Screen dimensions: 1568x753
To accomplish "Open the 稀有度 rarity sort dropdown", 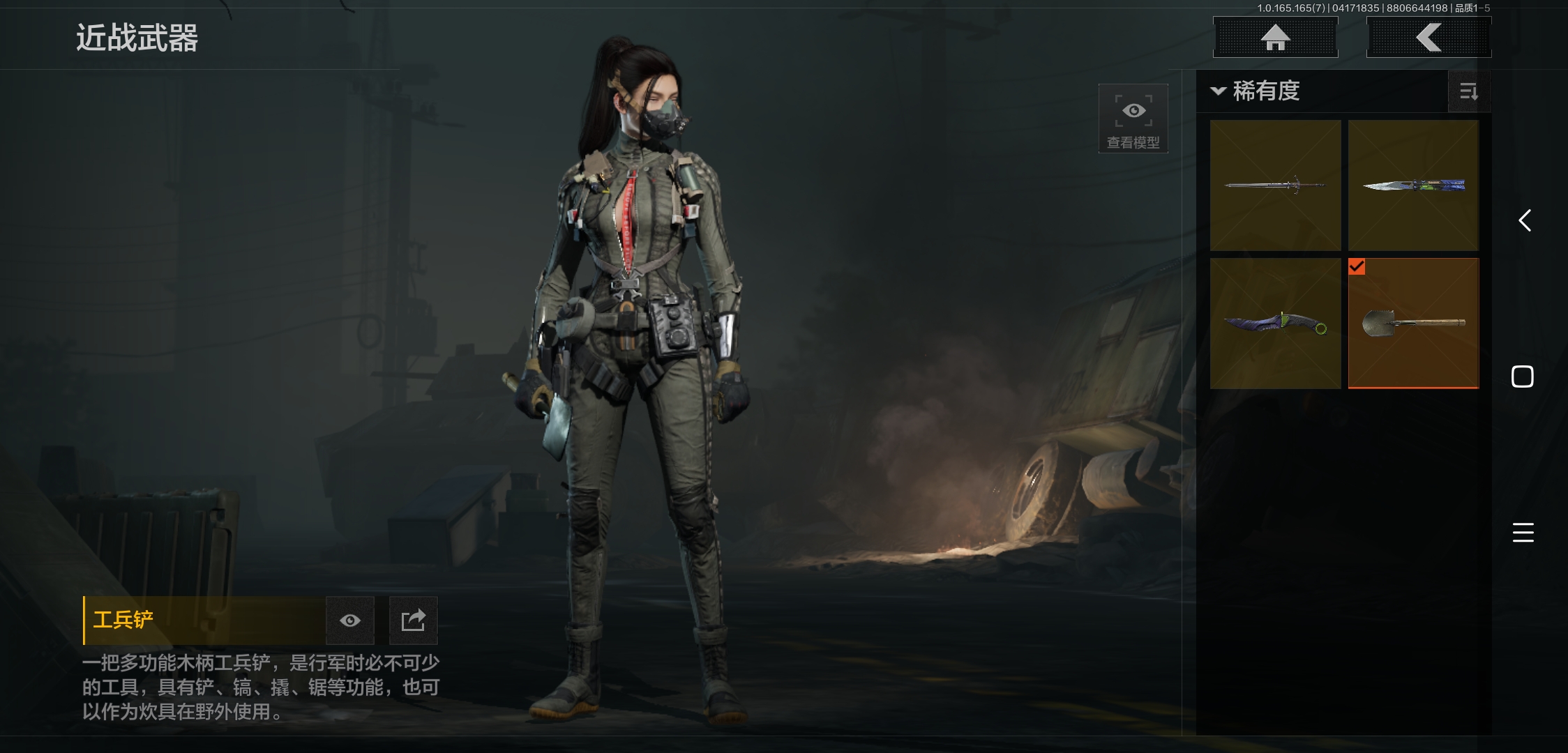I will (1257, 91).
